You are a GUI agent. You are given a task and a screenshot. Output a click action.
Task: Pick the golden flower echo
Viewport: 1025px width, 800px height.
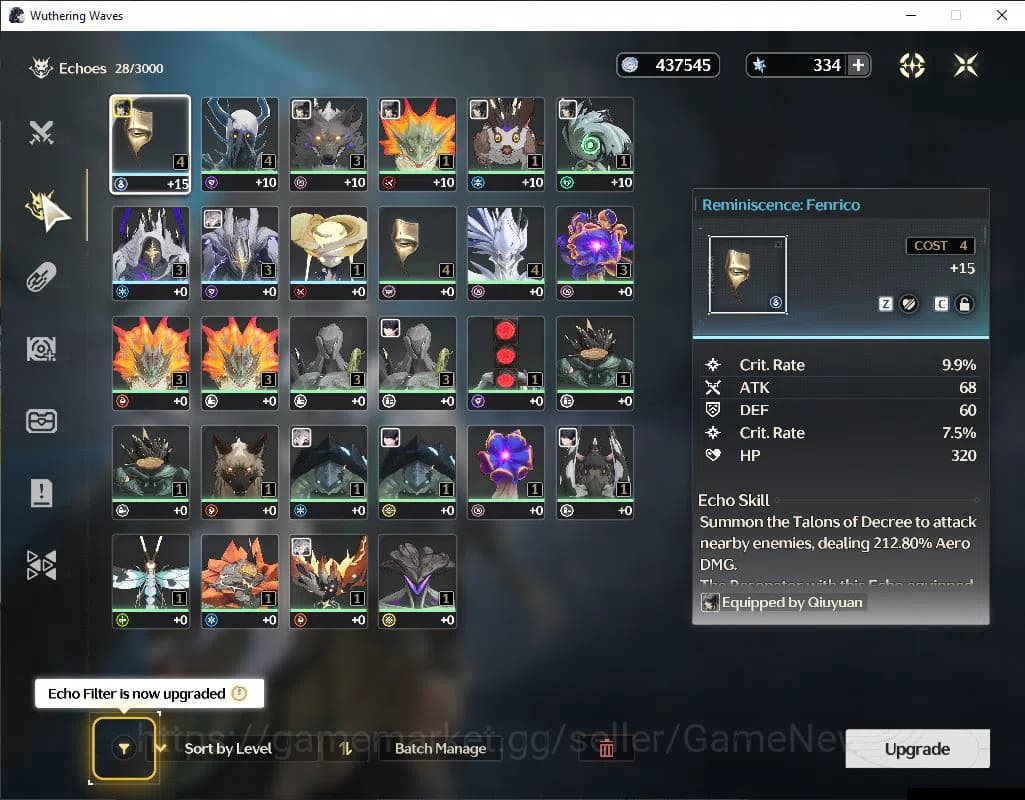coord(327,252)
